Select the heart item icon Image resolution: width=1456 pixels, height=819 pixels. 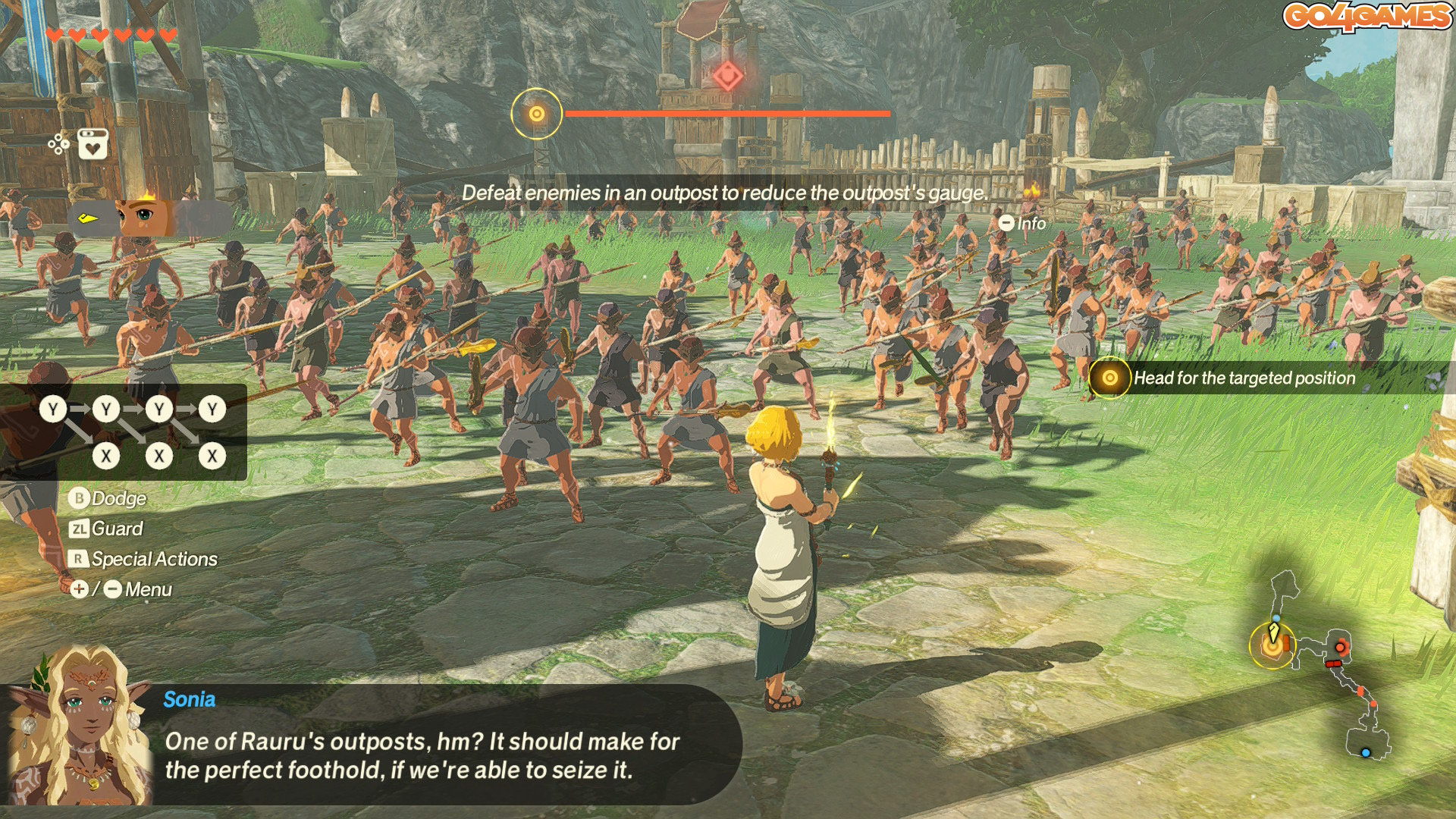tap(93, 144)
